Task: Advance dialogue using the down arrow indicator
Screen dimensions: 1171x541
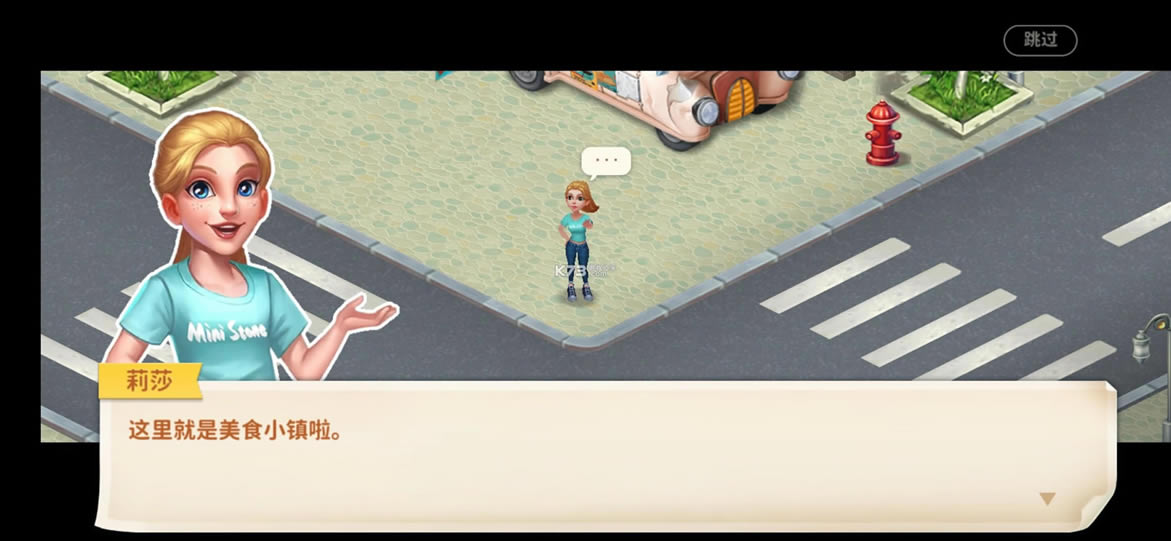Action: pyautogui.click(x=1047, y=498)
